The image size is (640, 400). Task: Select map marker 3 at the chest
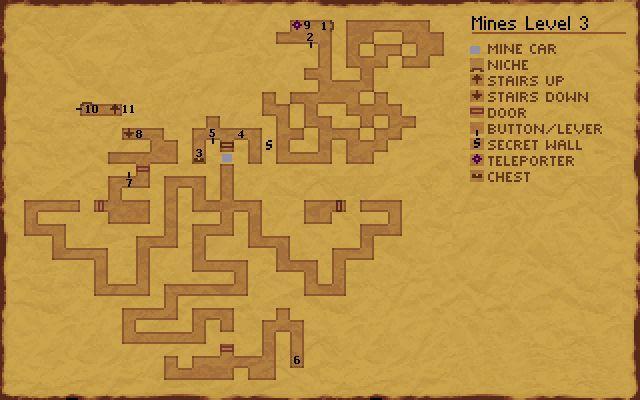point(199,154)
